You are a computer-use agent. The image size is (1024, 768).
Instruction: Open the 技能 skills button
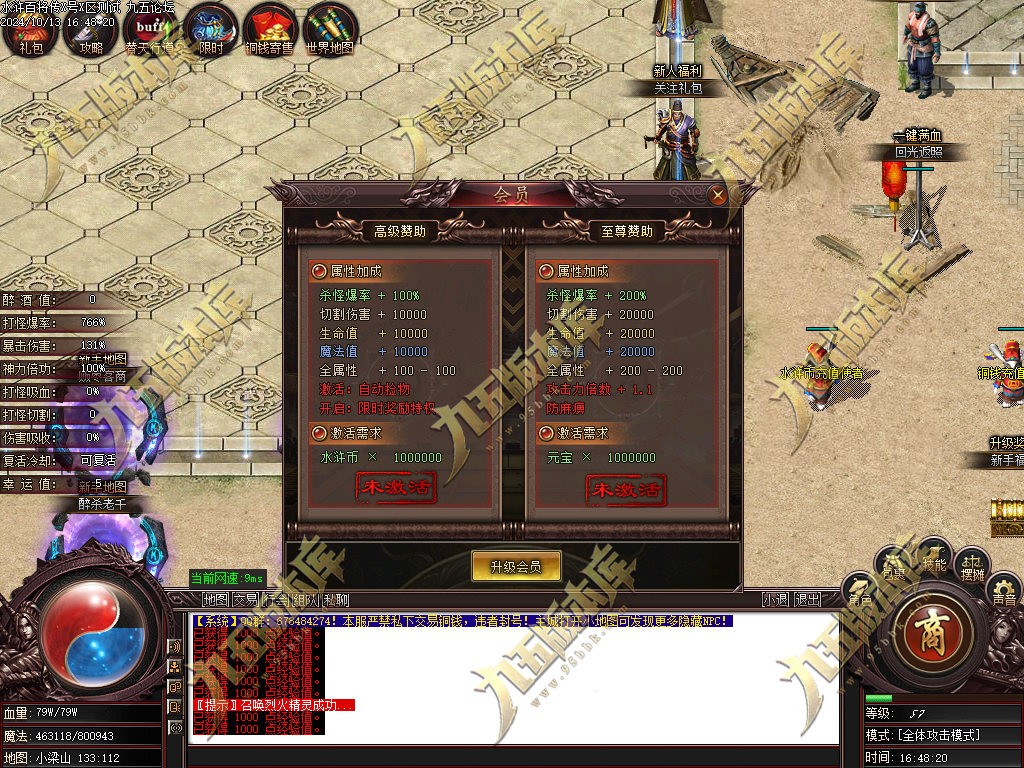[934, 559]
